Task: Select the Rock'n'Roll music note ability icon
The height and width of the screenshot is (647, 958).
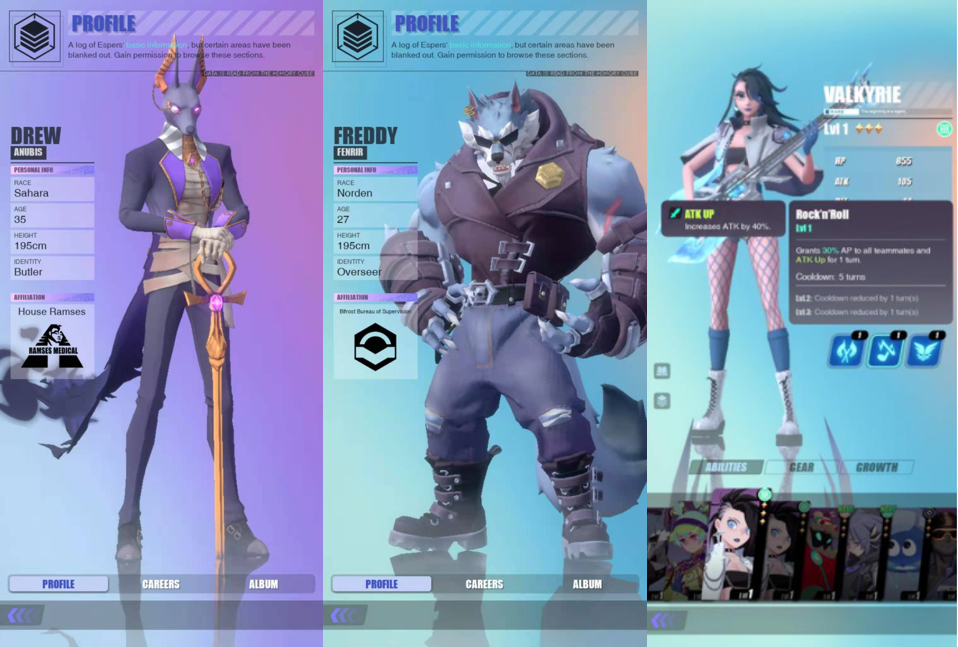Action: tap(885, 350)
